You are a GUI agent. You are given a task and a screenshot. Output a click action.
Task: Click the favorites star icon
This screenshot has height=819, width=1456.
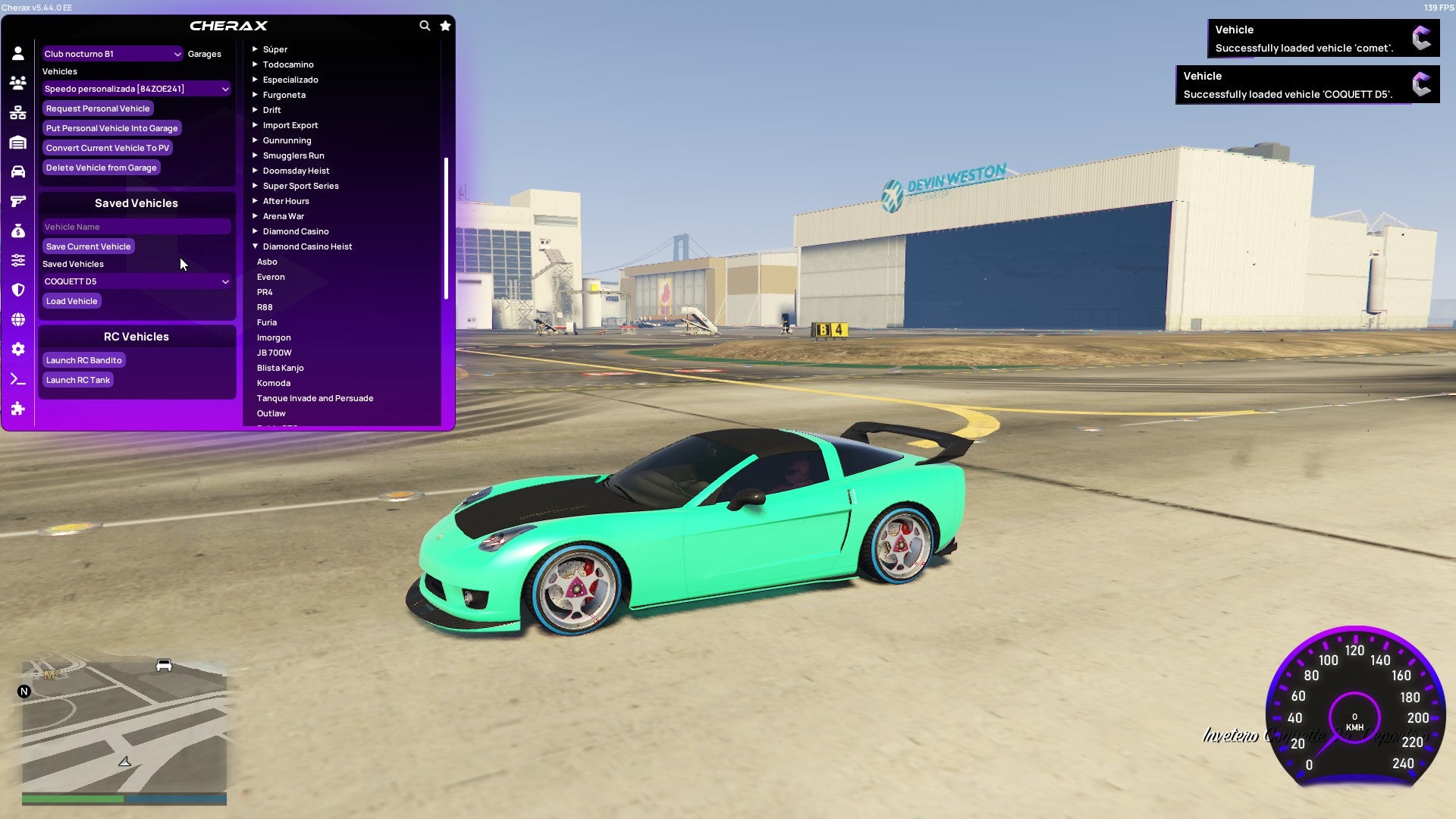click(x=445, y=25)
